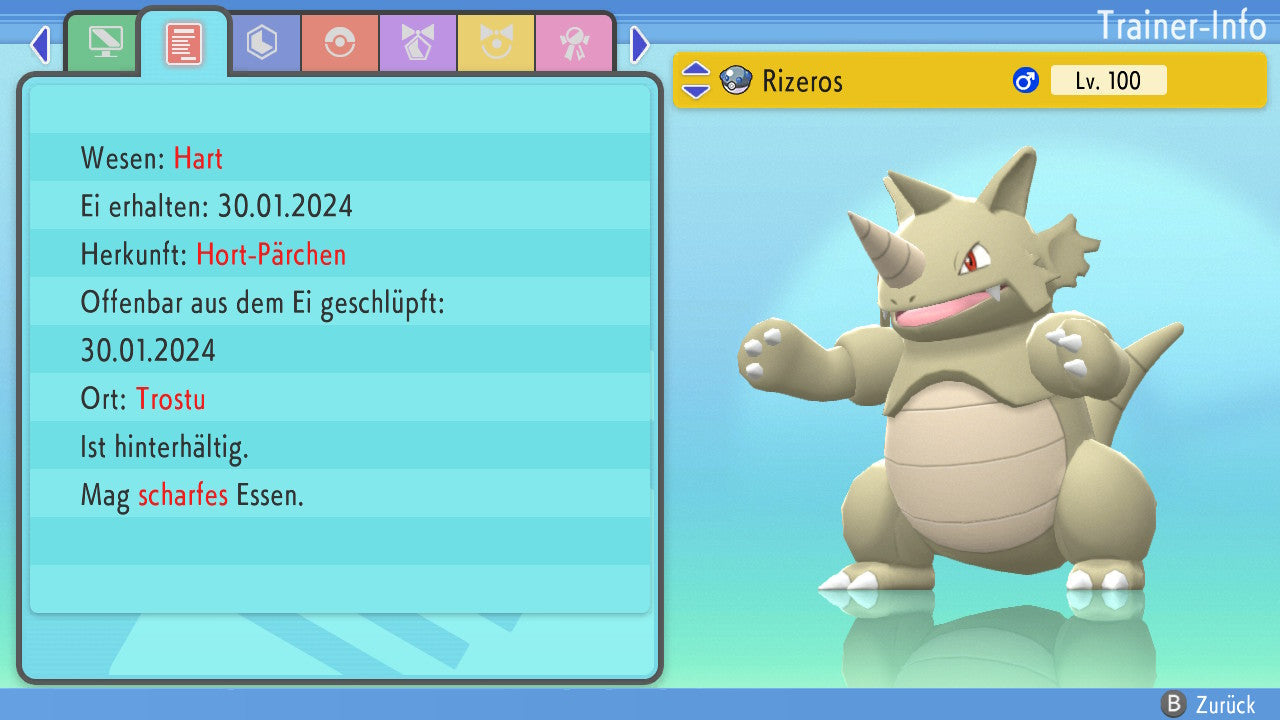Switch to the green monitor tab

[105, 43]
